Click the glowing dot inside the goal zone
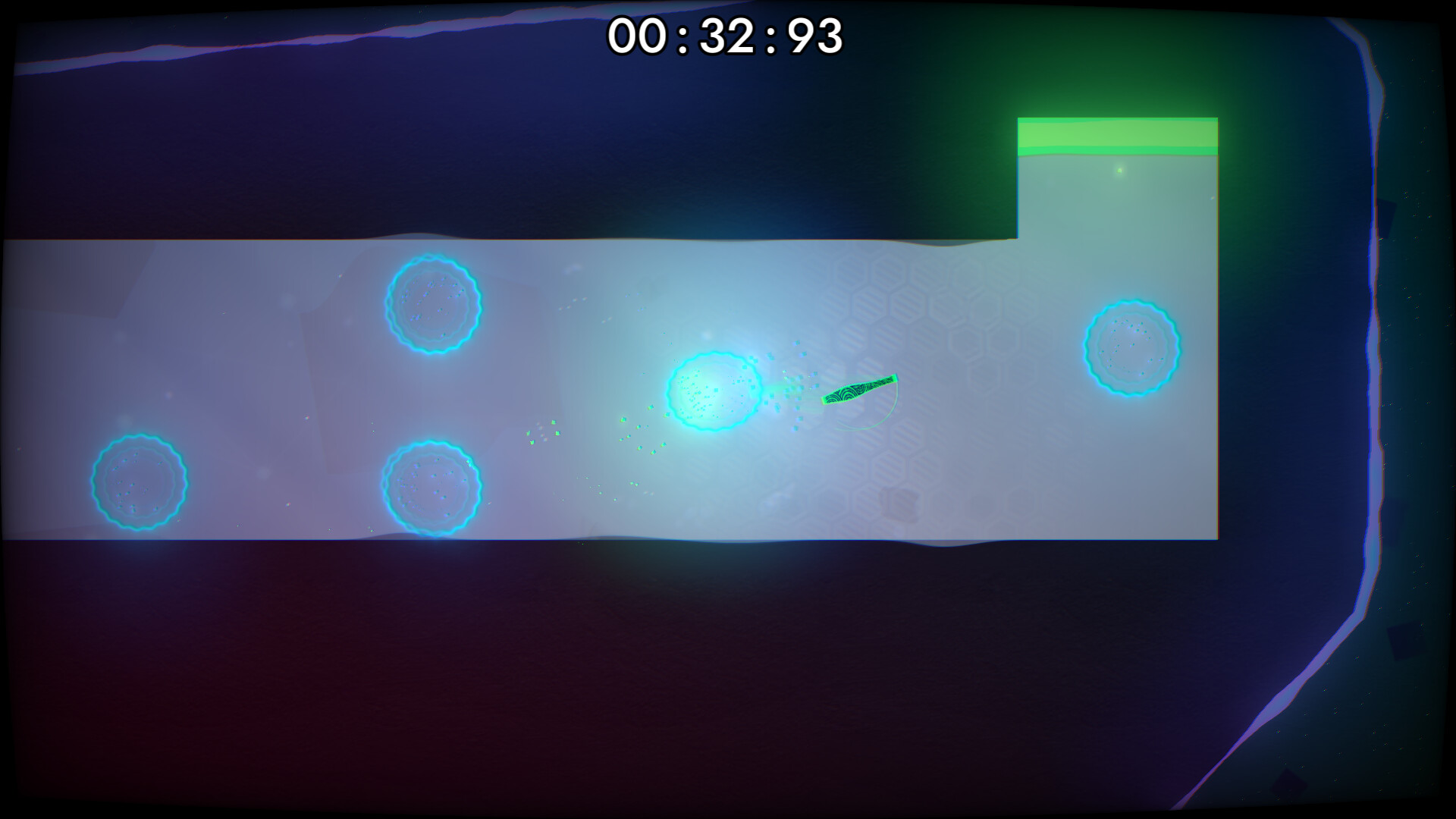The width and height of the screenshot is (1456, 819). (1119, 171)
